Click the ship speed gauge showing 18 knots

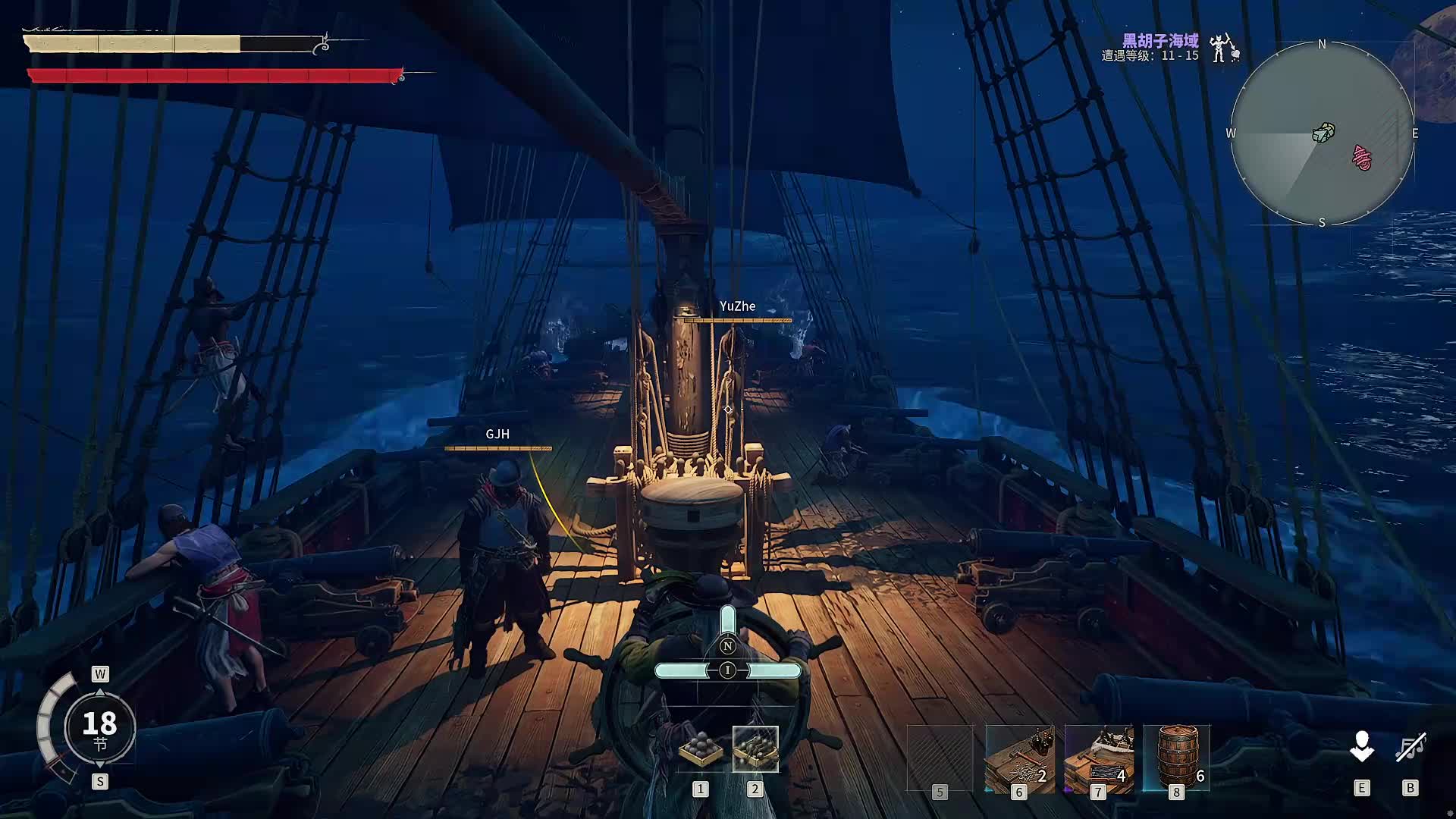click(x=99, y=727)
